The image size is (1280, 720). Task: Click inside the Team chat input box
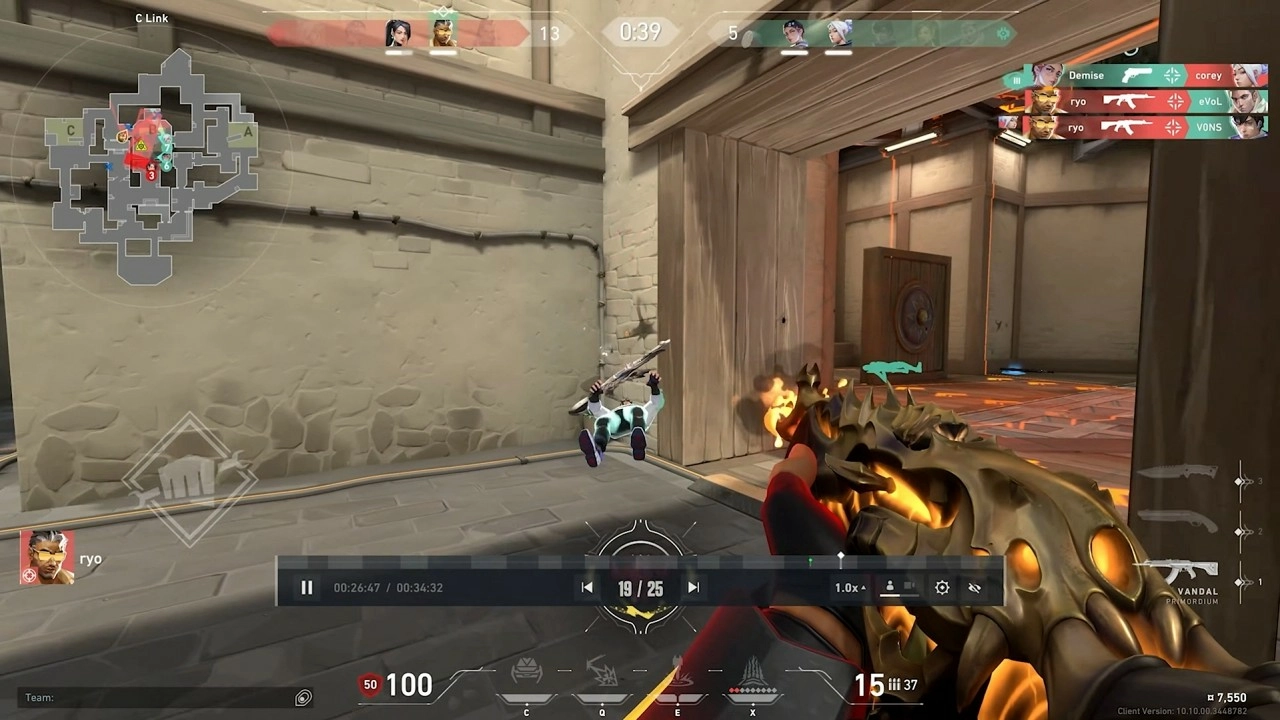click(160, 698)
